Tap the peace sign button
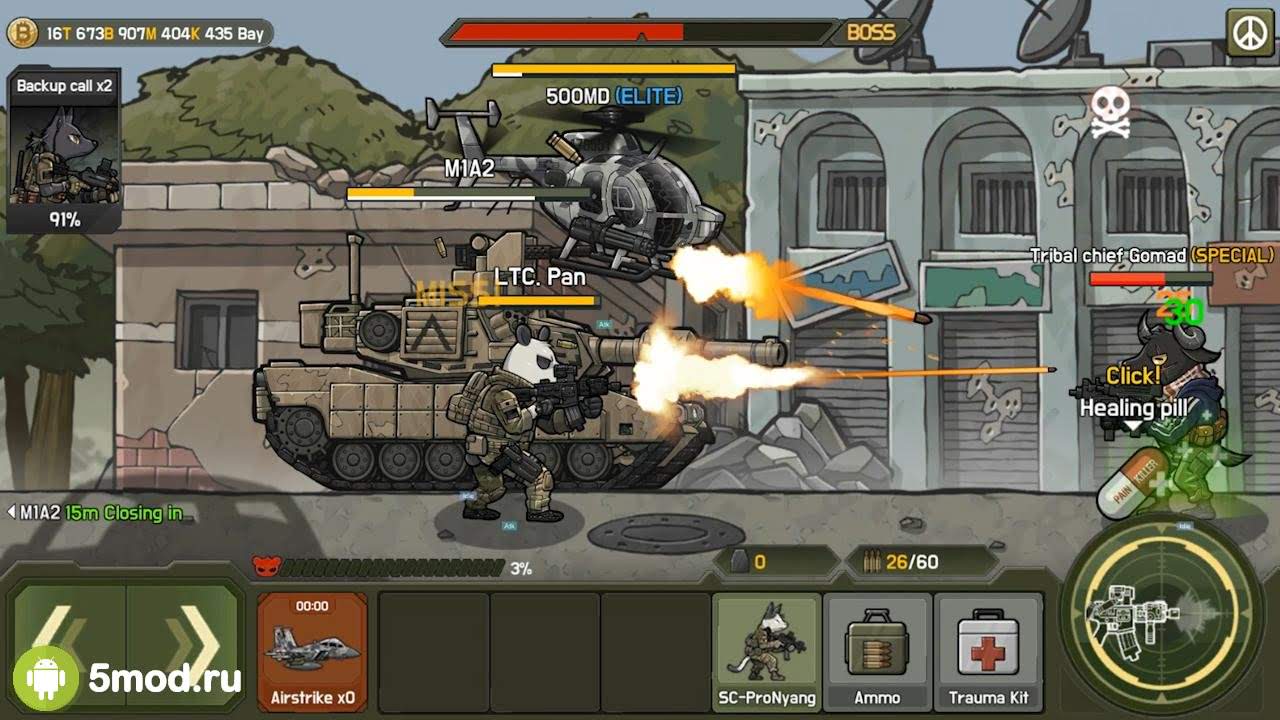 (1249, 34)
